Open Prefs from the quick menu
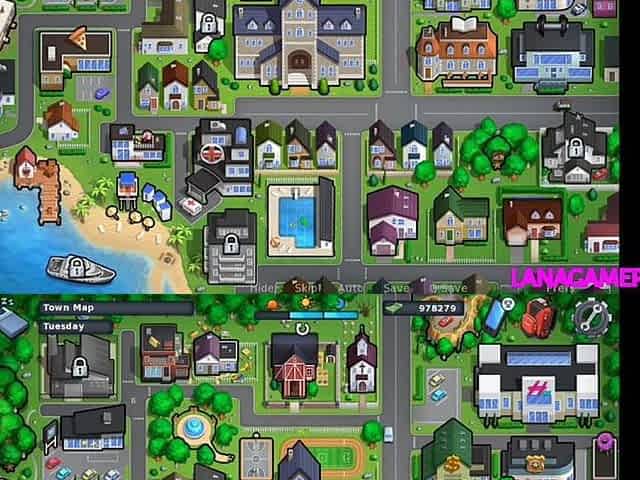Image resolution: width=640 pixels, height=480 pixels. (560, 287)
